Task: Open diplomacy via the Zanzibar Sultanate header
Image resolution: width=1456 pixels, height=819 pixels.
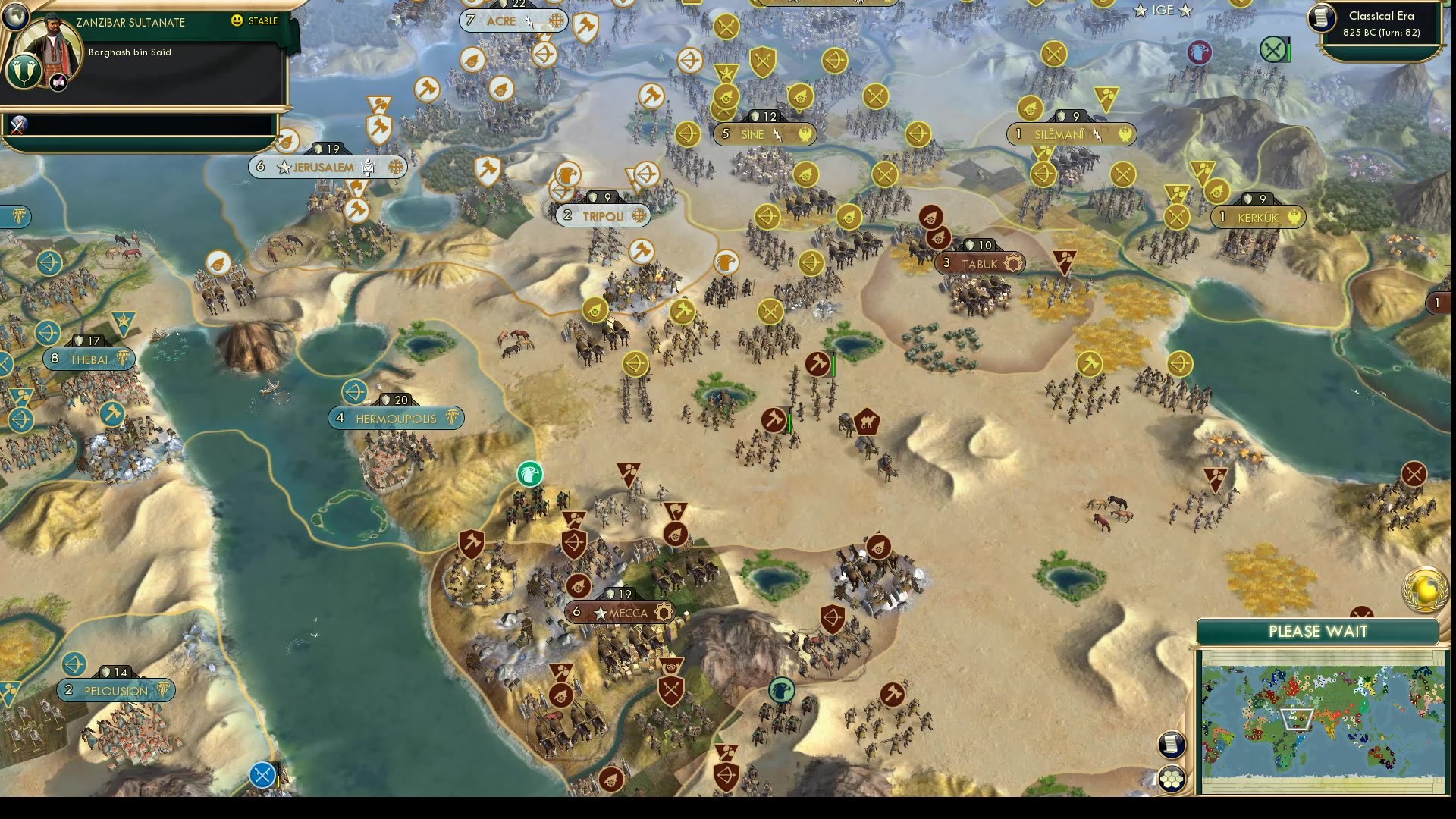Action: (x=129, y=23)
